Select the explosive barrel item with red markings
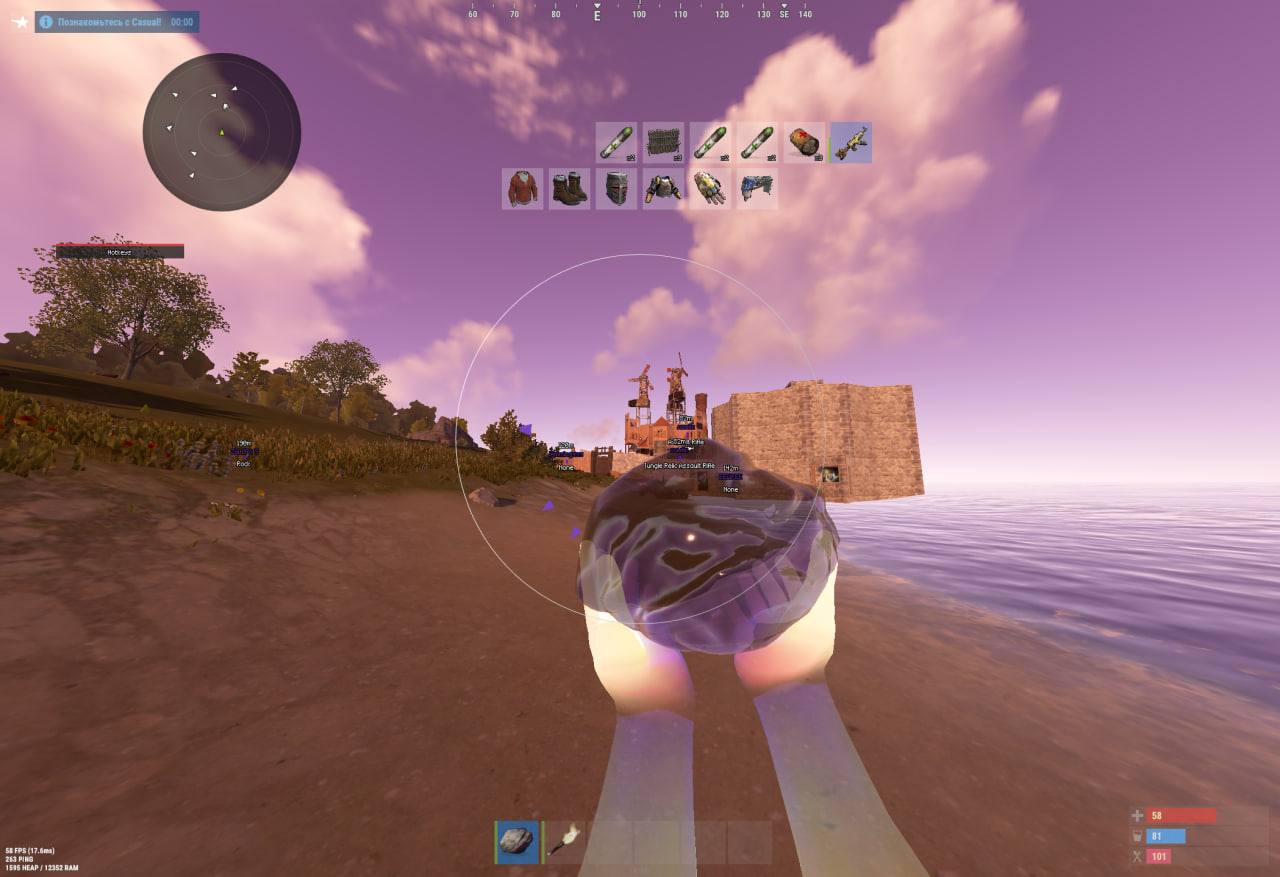This screenshot has height=877, width=1280. click(803, 142)
